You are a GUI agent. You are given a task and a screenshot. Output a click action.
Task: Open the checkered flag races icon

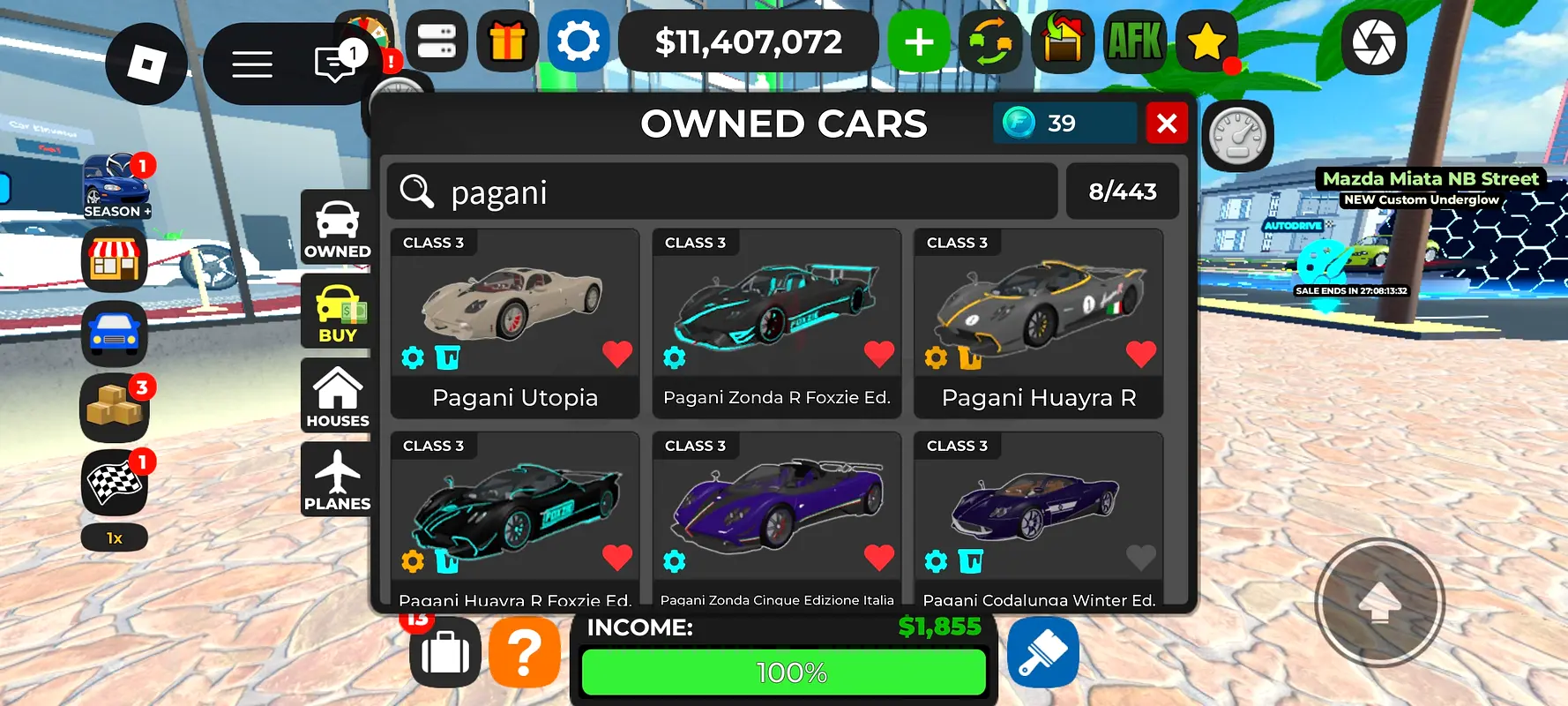[115, 483]
